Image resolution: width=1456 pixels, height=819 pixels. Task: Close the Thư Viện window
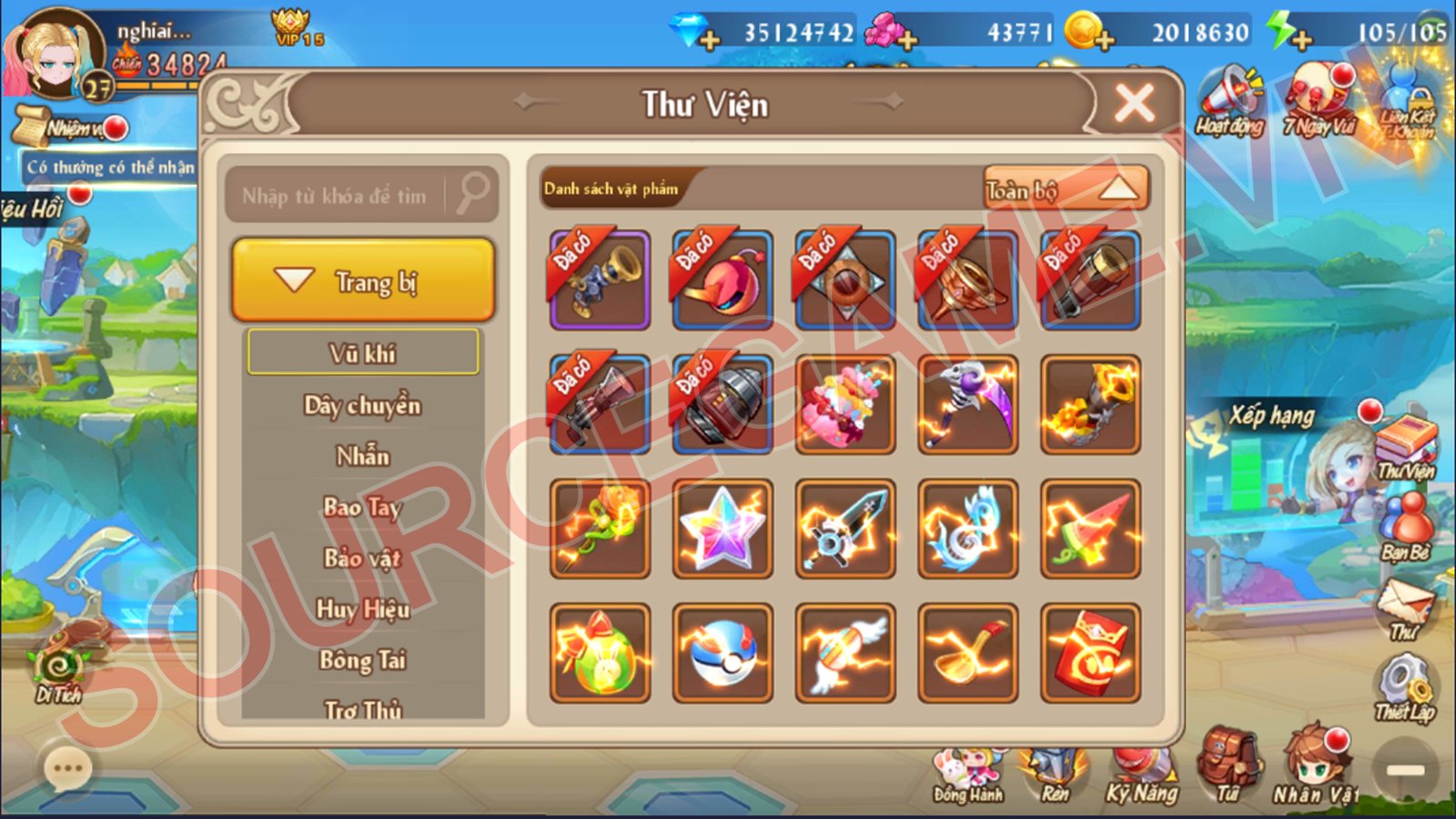(1134, 104)
